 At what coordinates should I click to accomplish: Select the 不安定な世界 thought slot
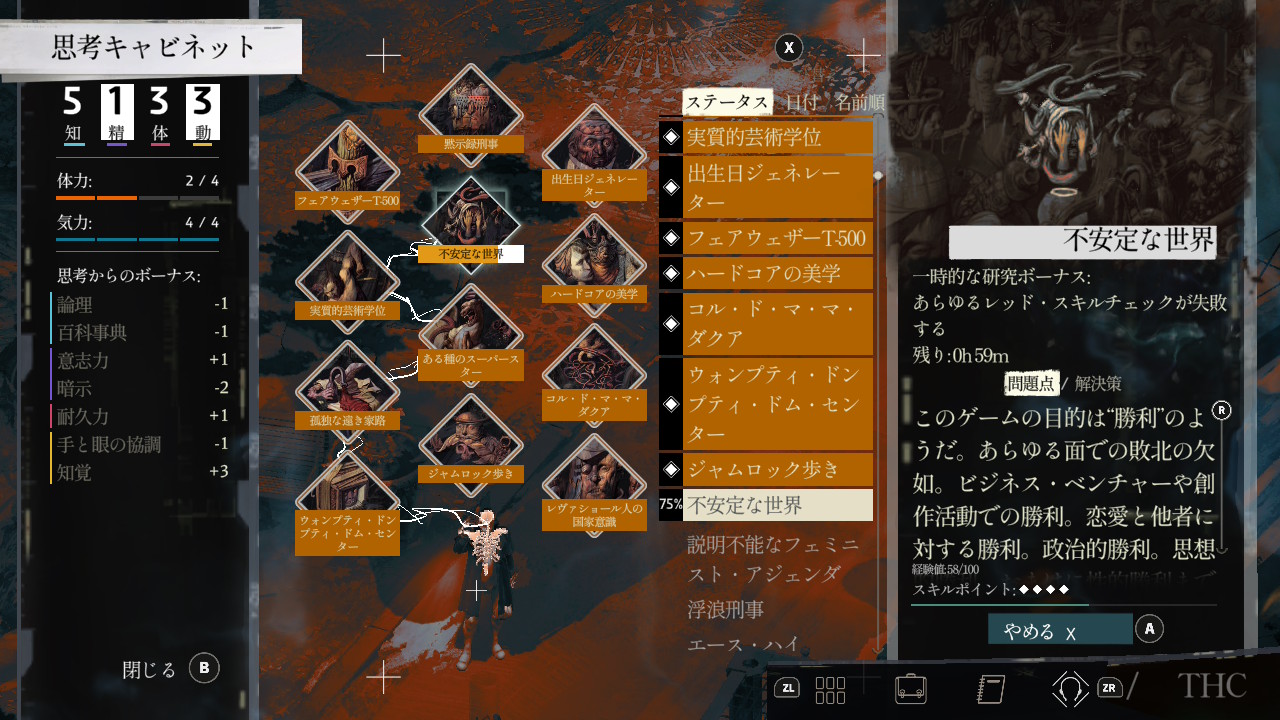coord(470,220)
